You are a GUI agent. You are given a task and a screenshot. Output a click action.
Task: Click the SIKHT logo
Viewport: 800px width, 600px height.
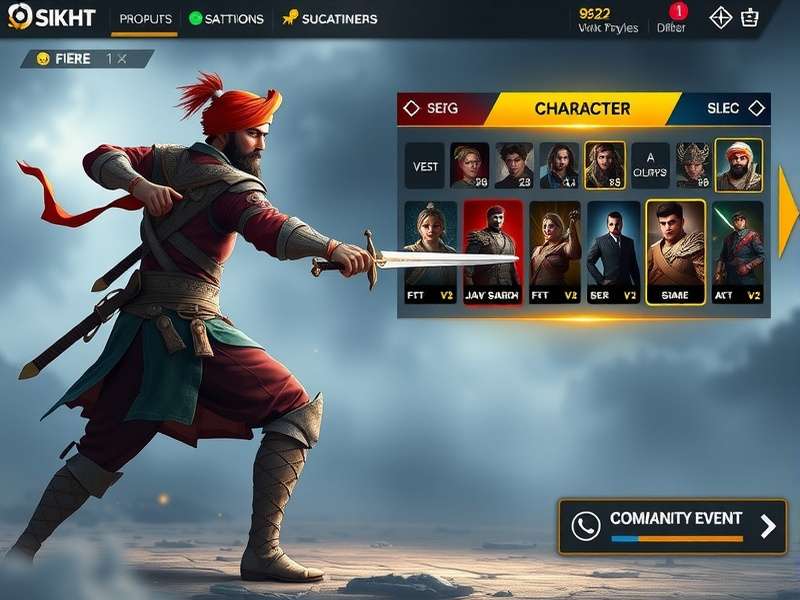click(x=52, y=18)
